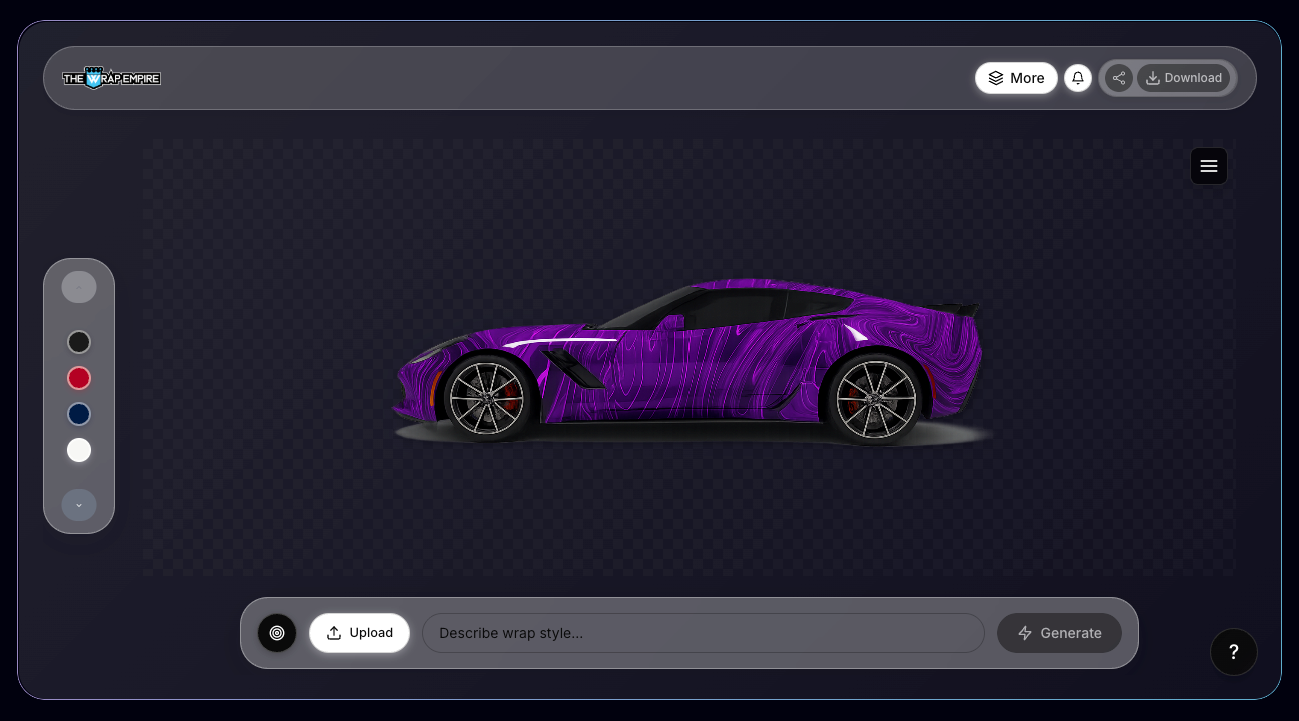Click the sparkle icon inside Generate button
The image size is (1299, 721).
click(x=1025, y=633)
